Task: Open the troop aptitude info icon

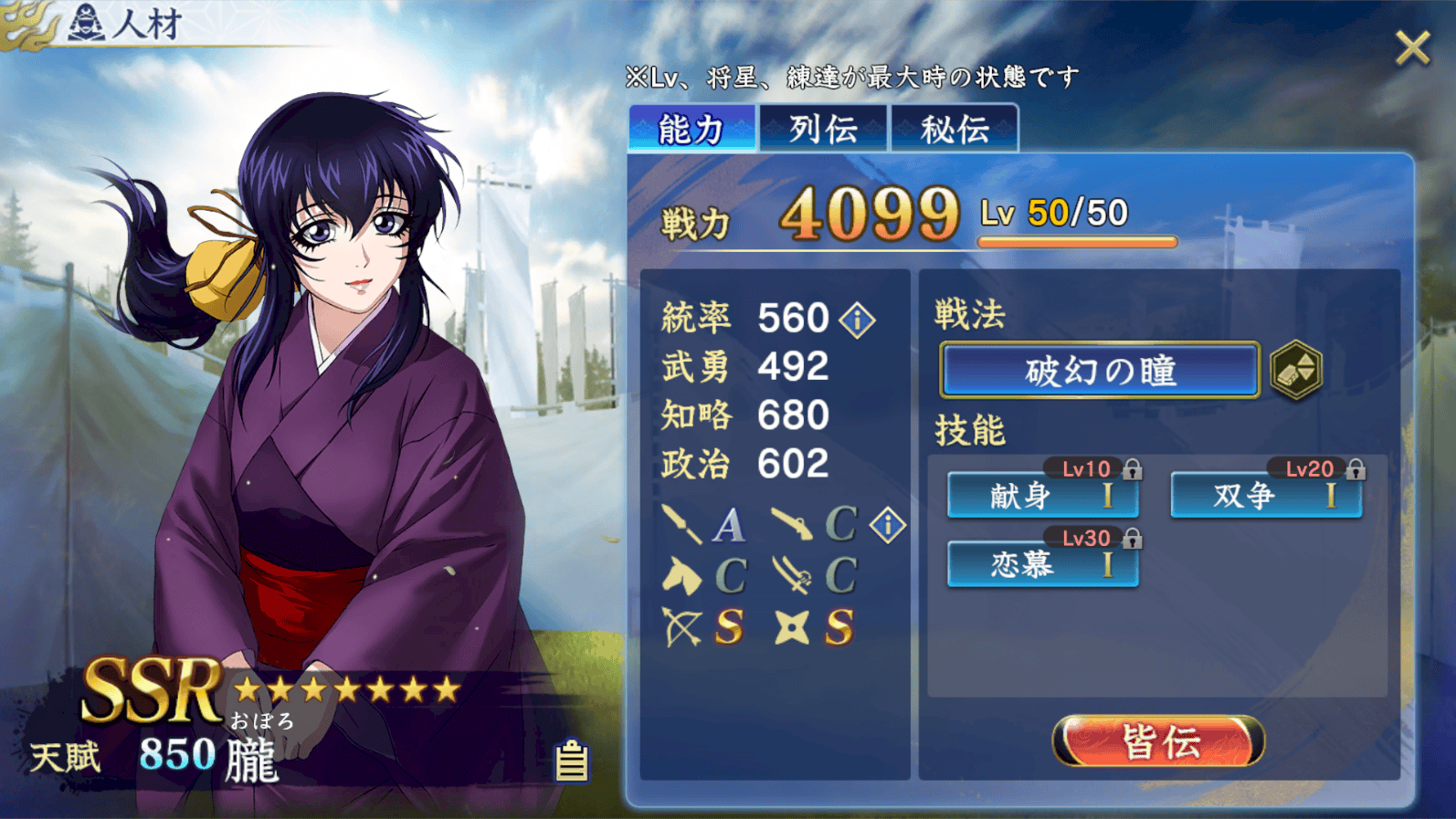Action: (887, 525)
